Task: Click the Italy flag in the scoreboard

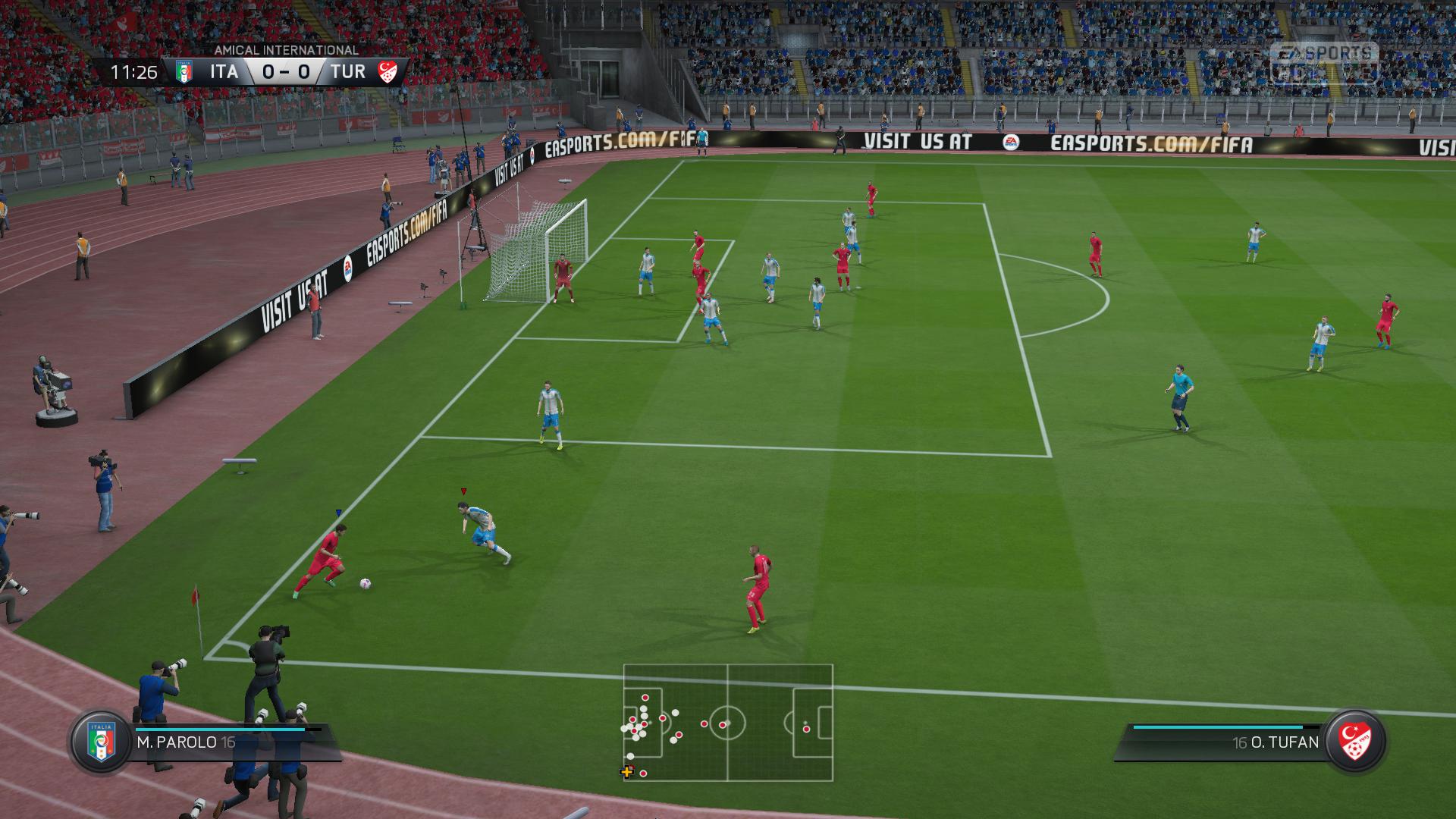Action: pyautogui.click(x=184, y=72)
